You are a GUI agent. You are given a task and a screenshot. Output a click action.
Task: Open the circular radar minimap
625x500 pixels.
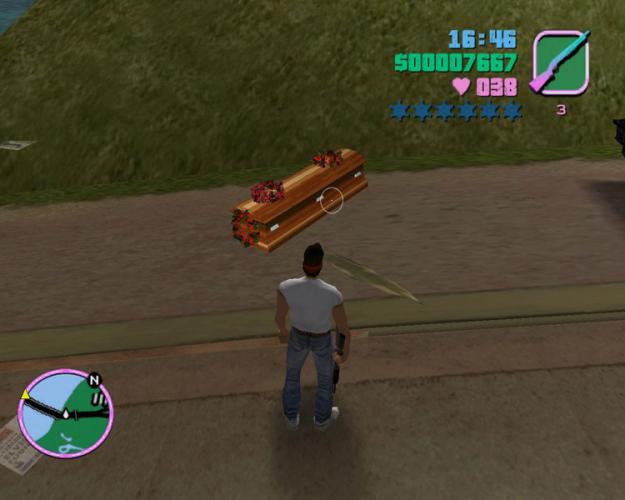tap(66, 414)
